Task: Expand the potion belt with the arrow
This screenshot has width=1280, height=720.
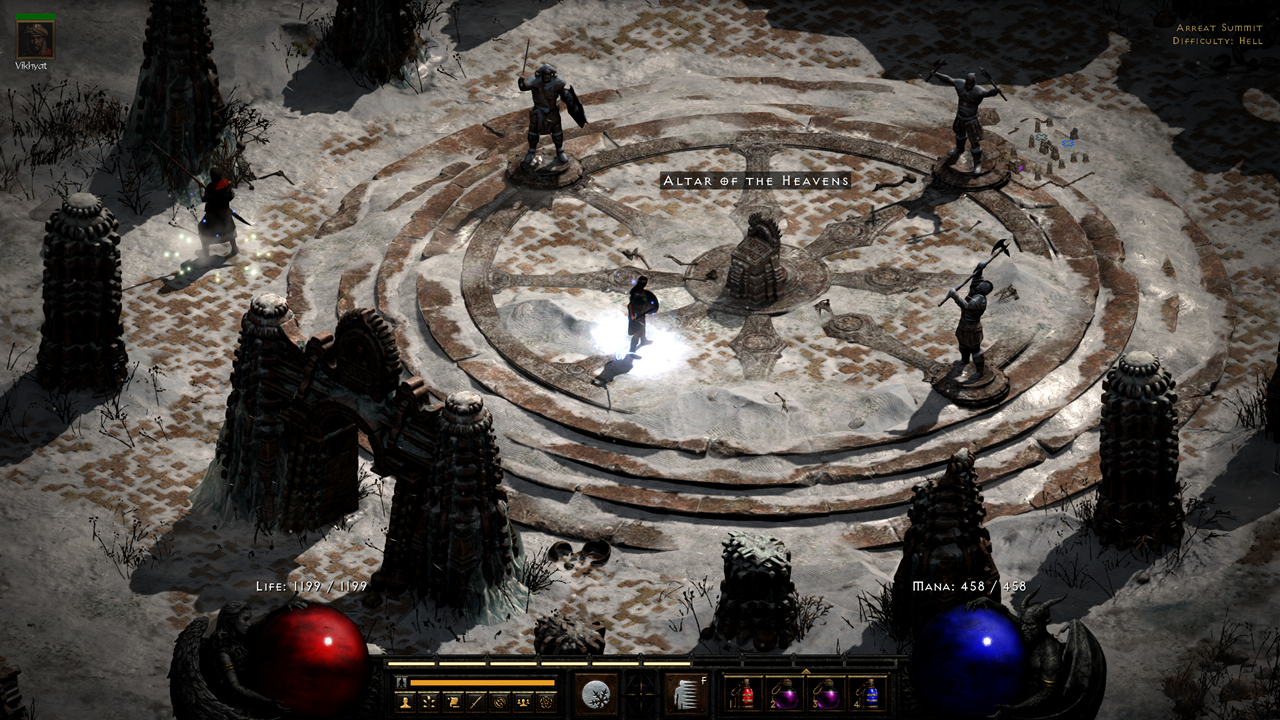Action: tap(804, 671)
